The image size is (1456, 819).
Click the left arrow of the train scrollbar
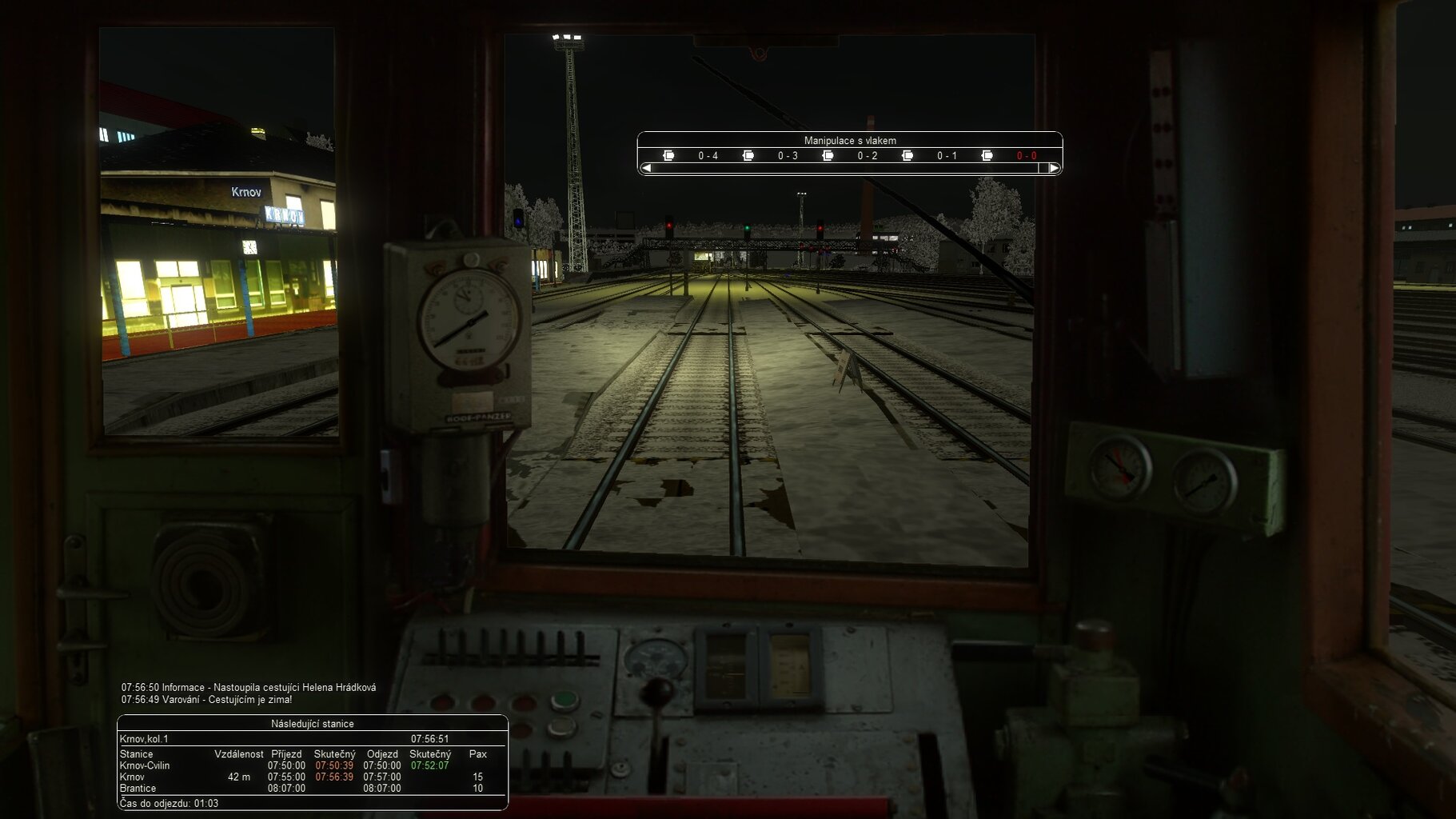click(x=646, y=168)
